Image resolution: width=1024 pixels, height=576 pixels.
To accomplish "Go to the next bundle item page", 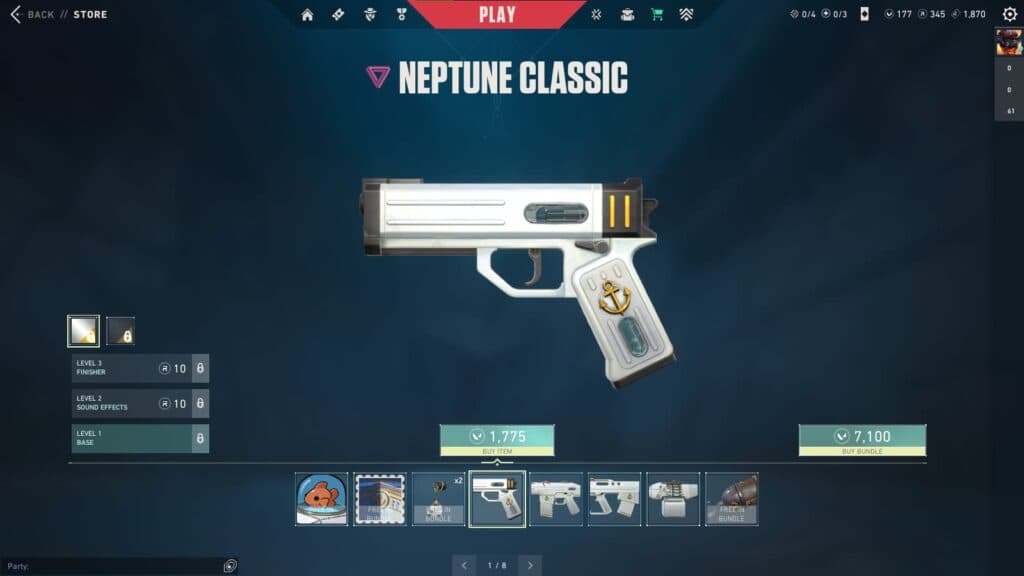I will point(530,565).
